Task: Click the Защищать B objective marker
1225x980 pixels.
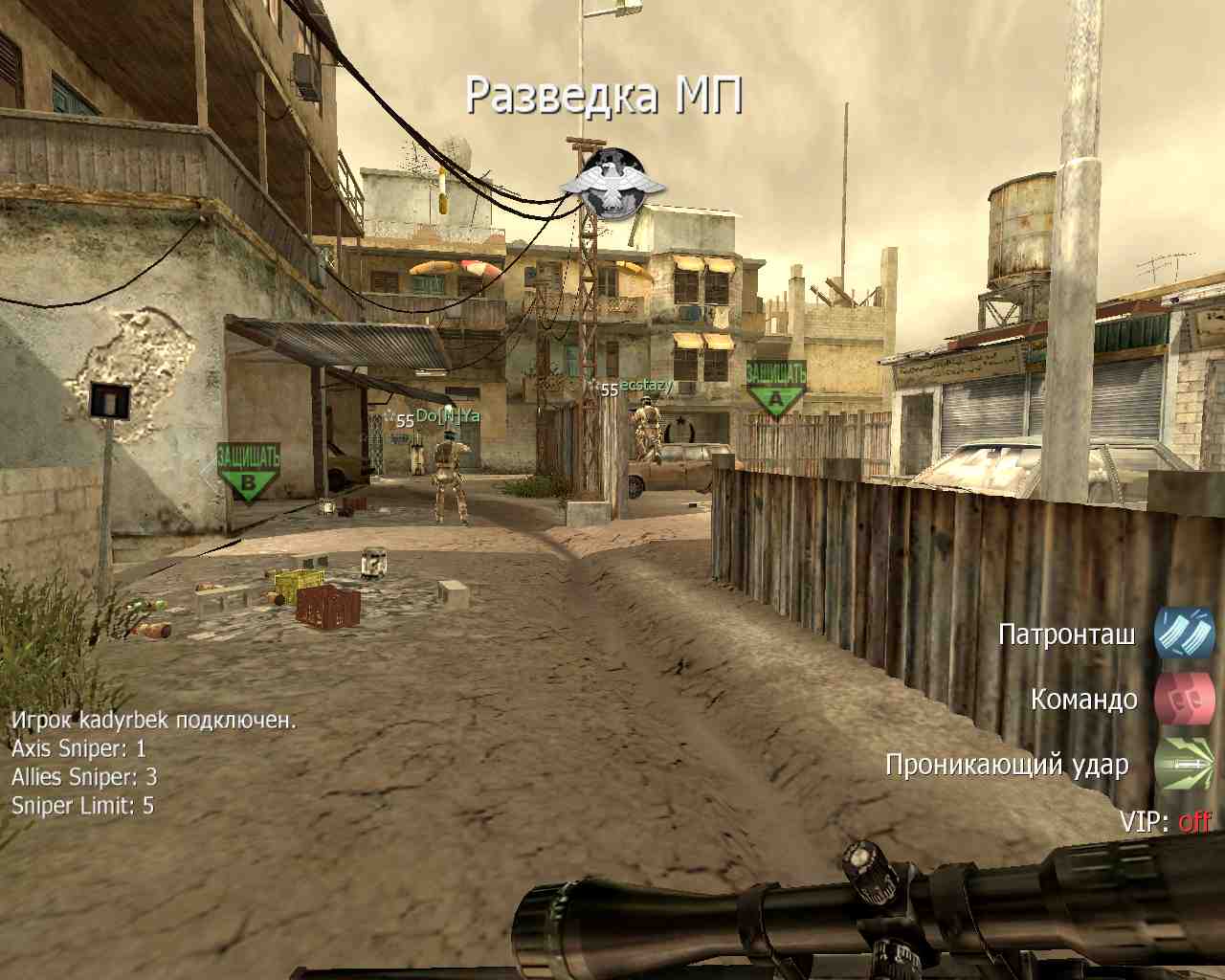Action: [248, 471]
